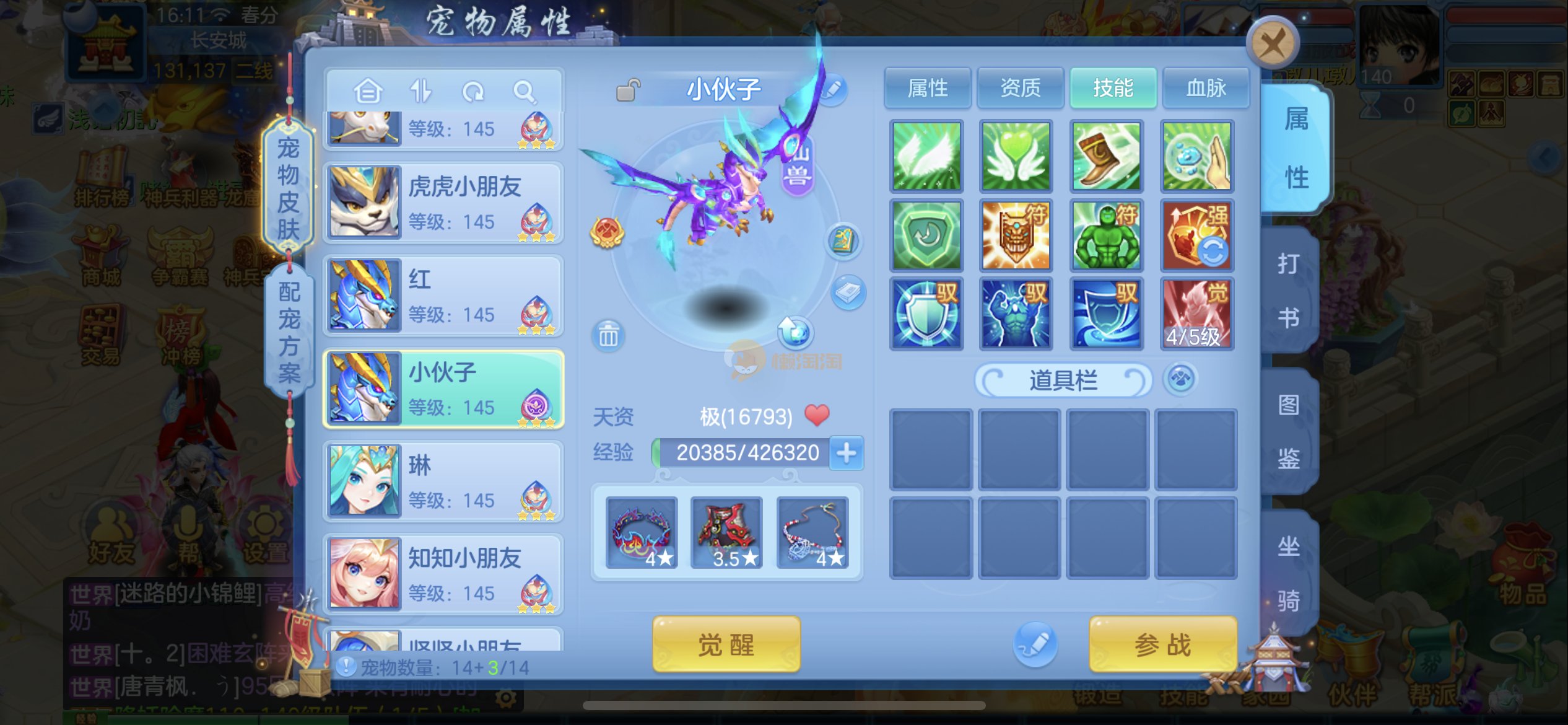Select pet 知知小朋友 from the list
The width and height of the screenshot is (1568, 725).
[443, 574]
